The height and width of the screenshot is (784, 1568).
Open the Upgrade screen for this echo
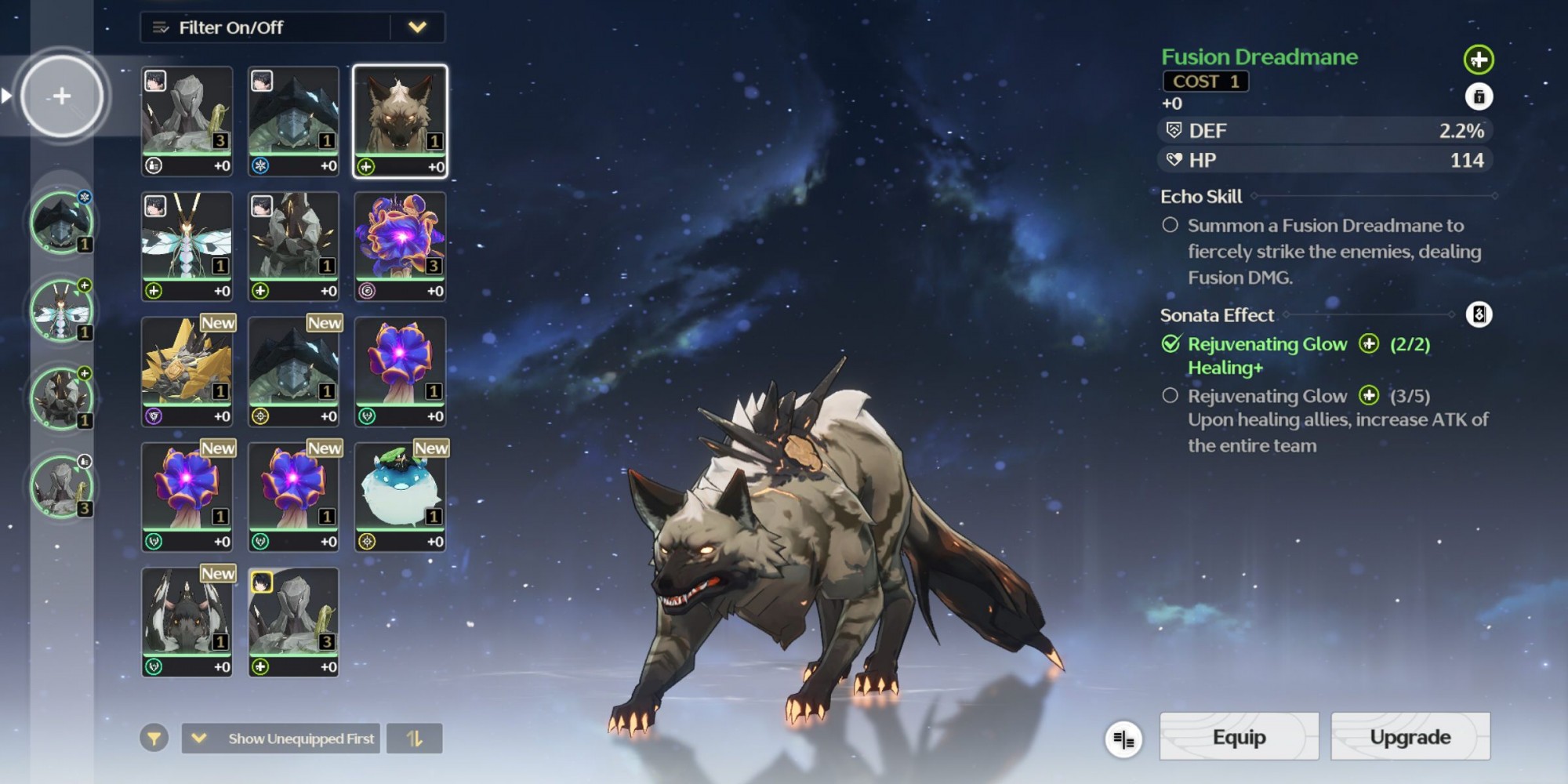coord(1410,737)
